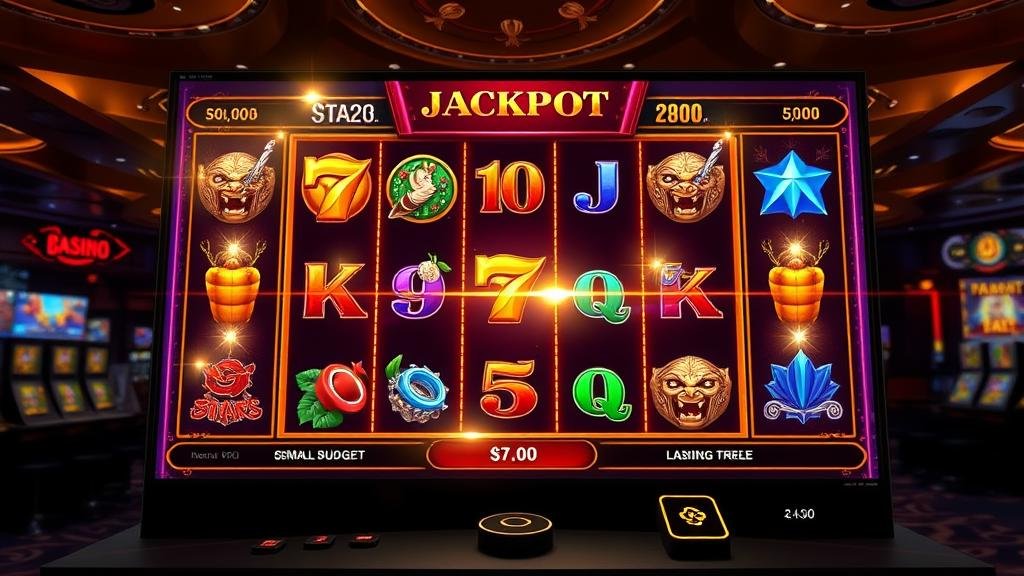The height and width of the screenshot is (576, 1024).
Task: Open the JACKPOT banner
Action: pyautogui.click(x=515, y=104)
